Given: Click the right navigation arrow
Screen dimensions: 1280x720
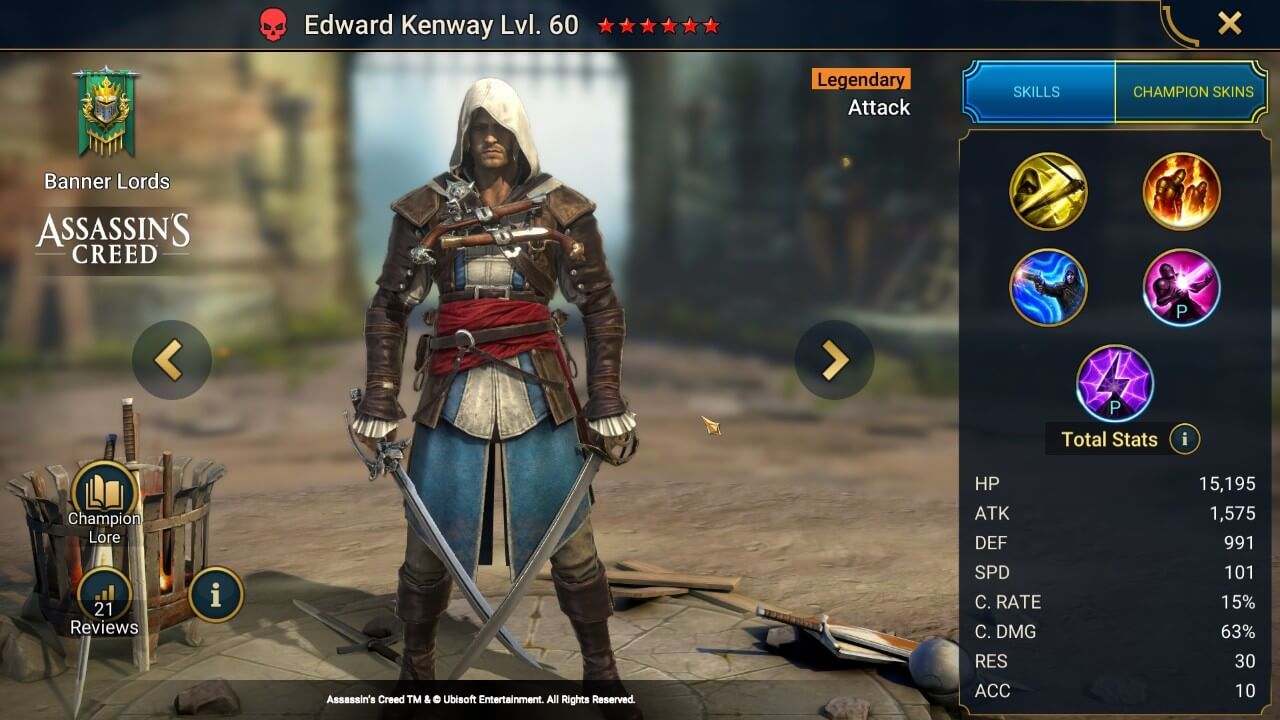Looking at the screenshot, I should click(x=835, y=359).
